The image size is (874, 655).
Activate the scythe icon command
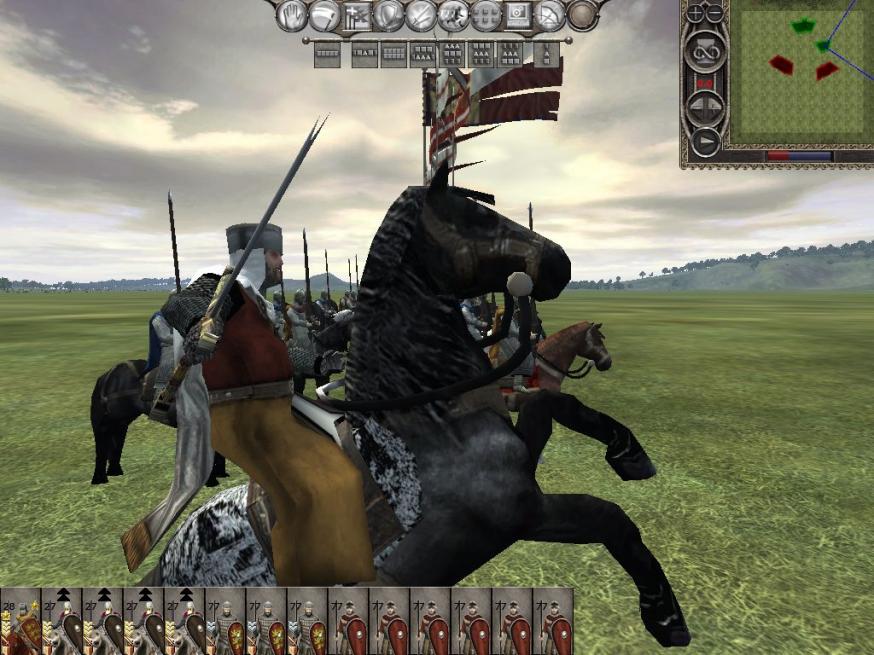pos(324,15)
